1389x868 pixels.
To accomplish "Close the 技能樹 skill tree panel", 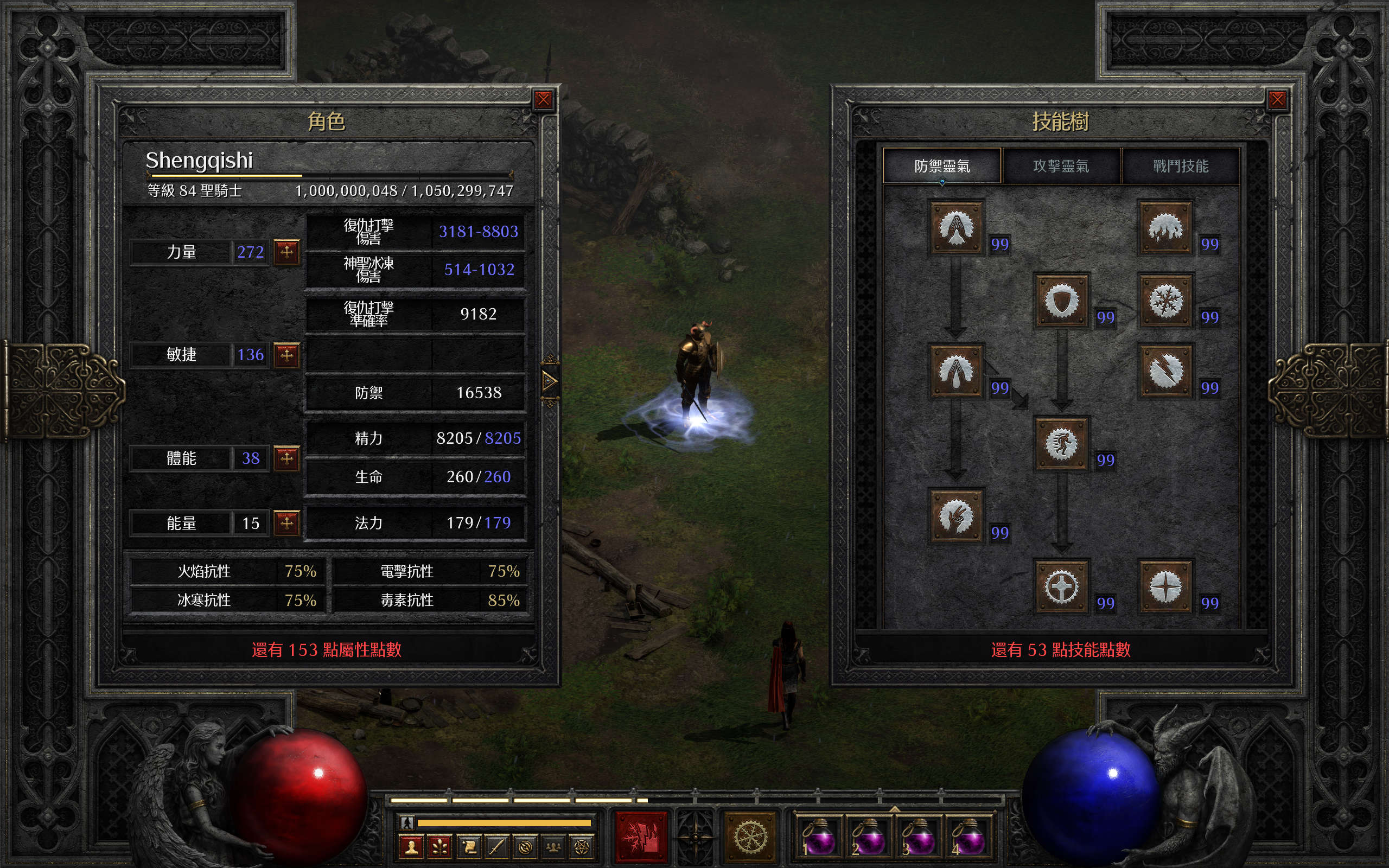I will 1277,100.
